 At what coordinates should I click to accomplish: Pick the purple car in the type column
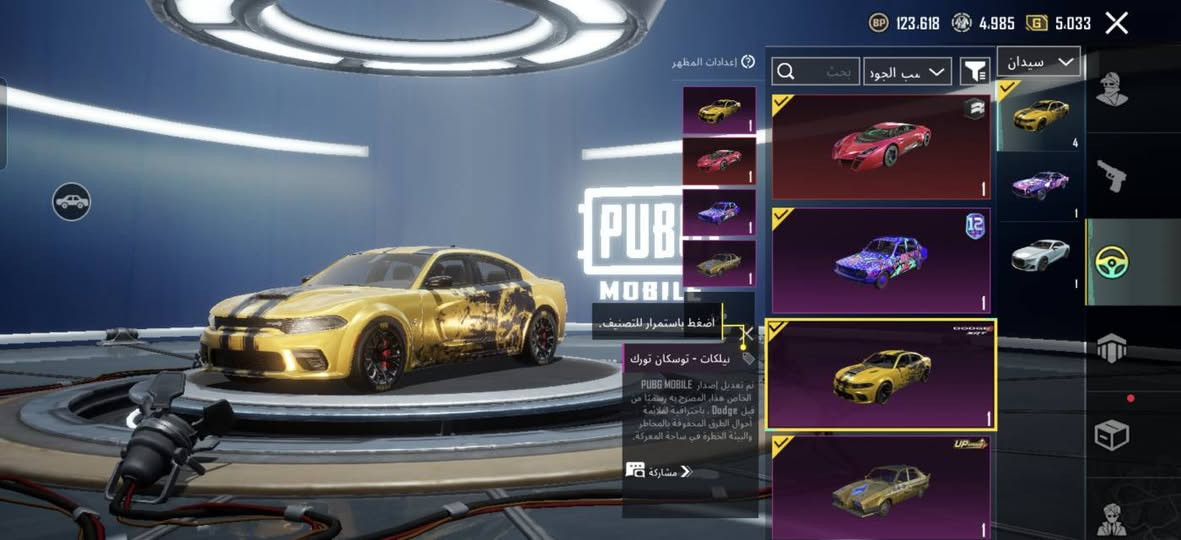point(1040,186)
